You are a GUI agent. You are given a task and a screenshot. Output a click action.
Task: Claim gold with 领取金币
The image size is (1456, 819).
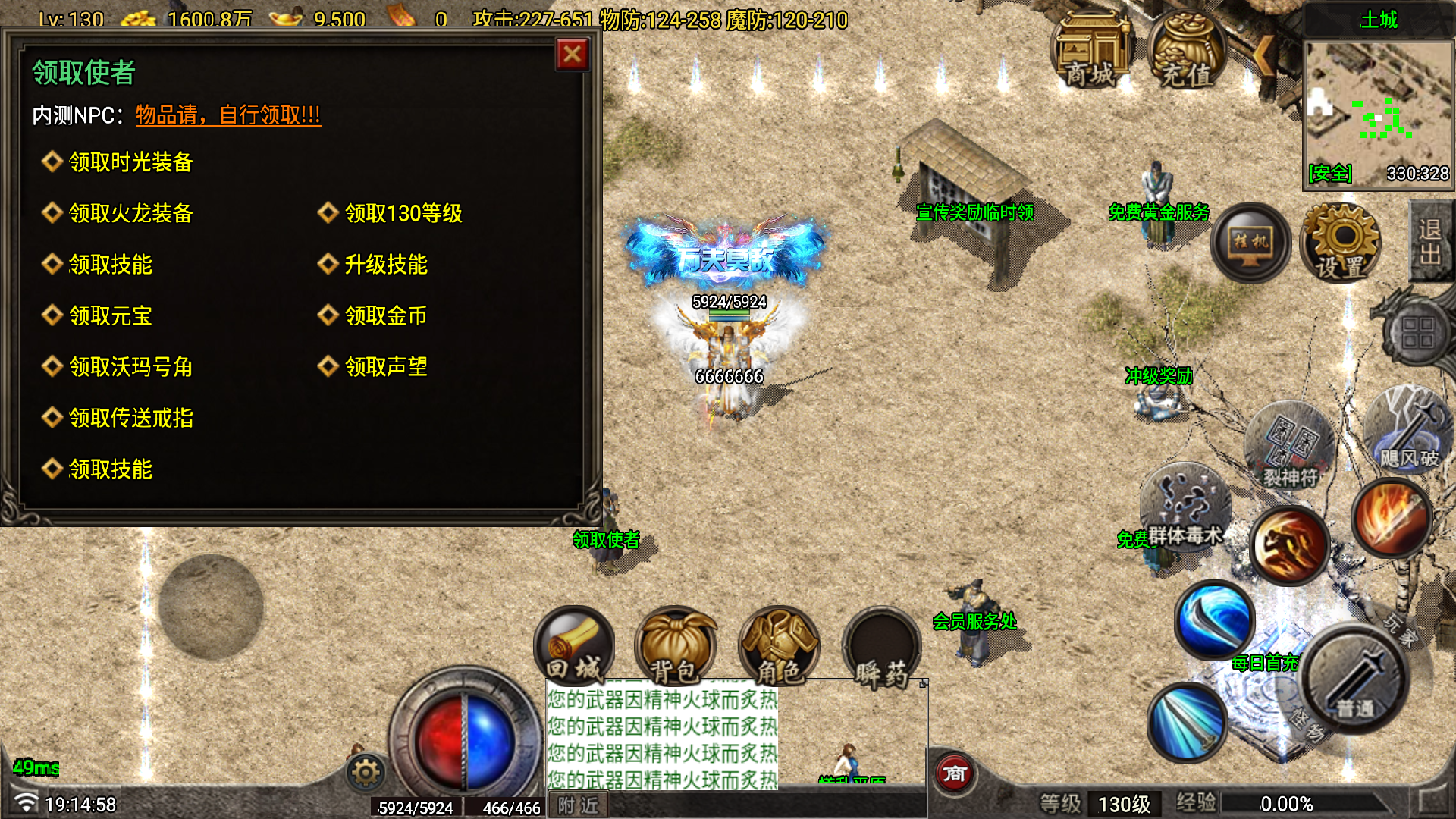click(385, 315)
